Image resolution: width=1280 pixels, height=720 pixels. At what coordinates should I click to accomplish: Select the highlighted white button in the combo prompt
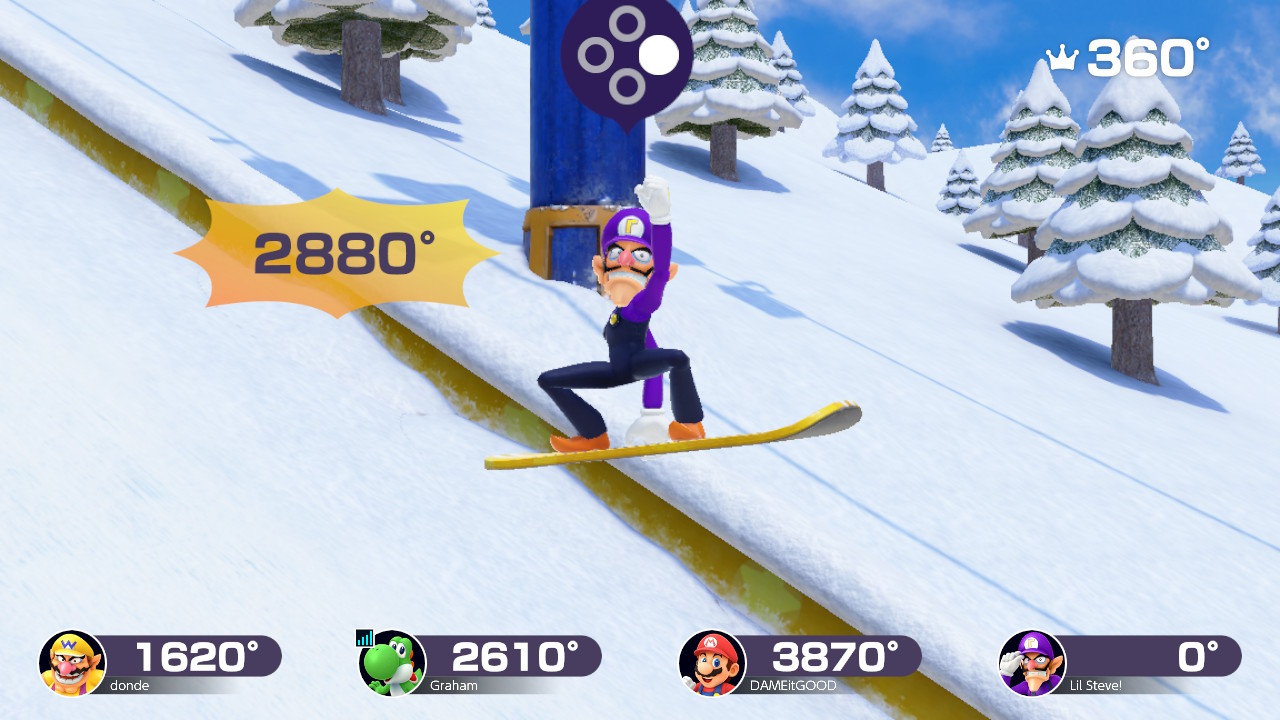tap(658, 57)
